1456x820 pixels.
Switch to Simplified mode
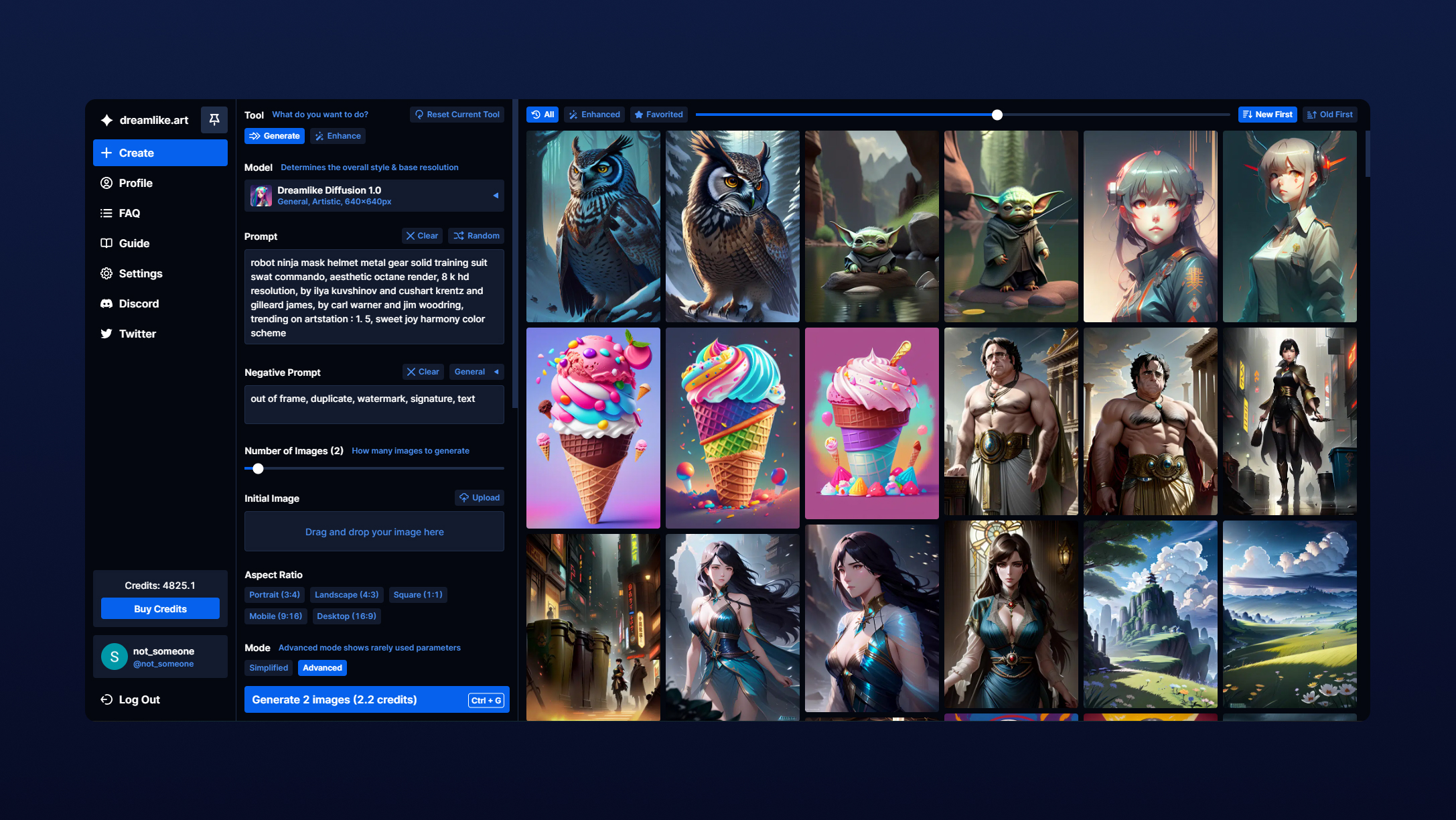pos(269,668)
